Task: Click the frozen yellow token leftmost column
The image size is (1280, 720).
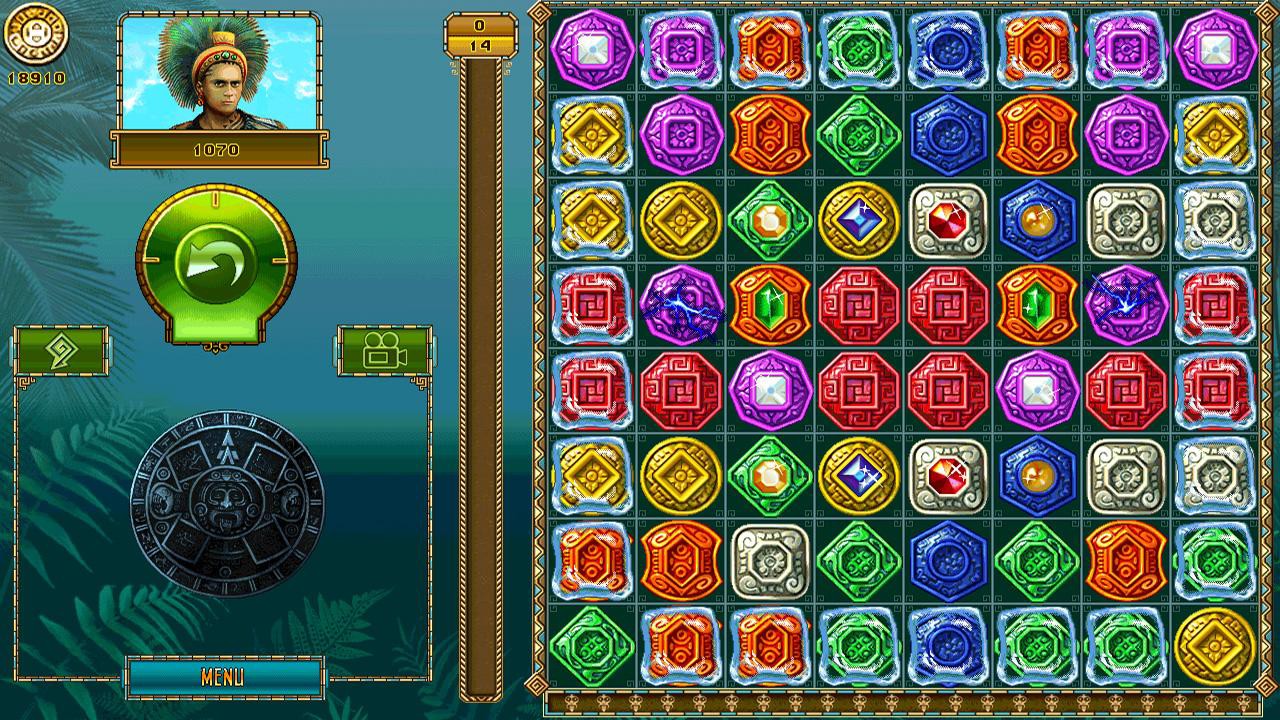Action: click(592, 135)
